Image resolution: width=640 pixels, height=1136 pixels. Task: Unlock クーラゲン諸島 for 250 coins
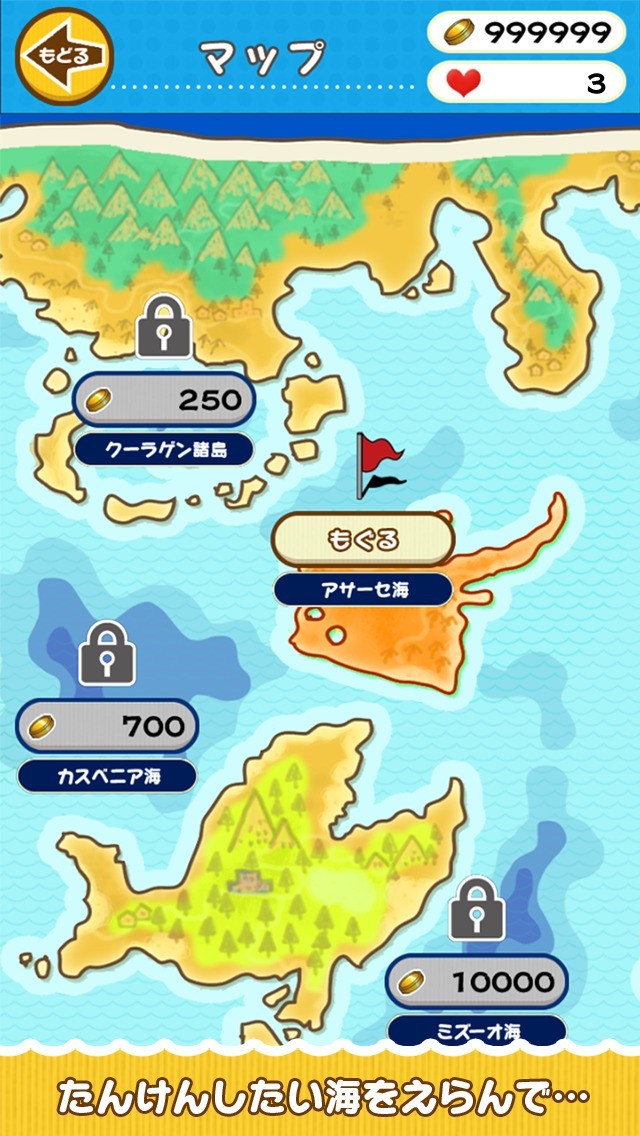[x=164, y=400]
